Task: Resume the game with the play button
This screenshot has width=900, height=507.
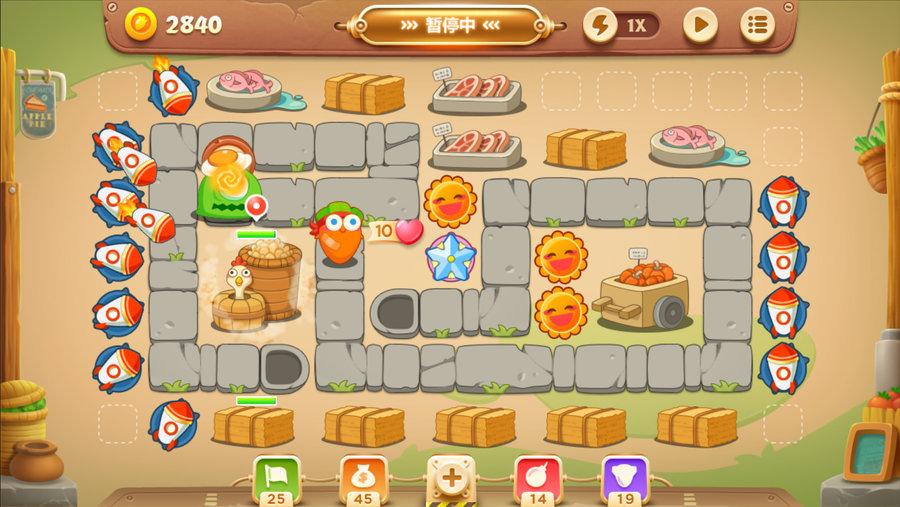Action: [x=700, y=25]
